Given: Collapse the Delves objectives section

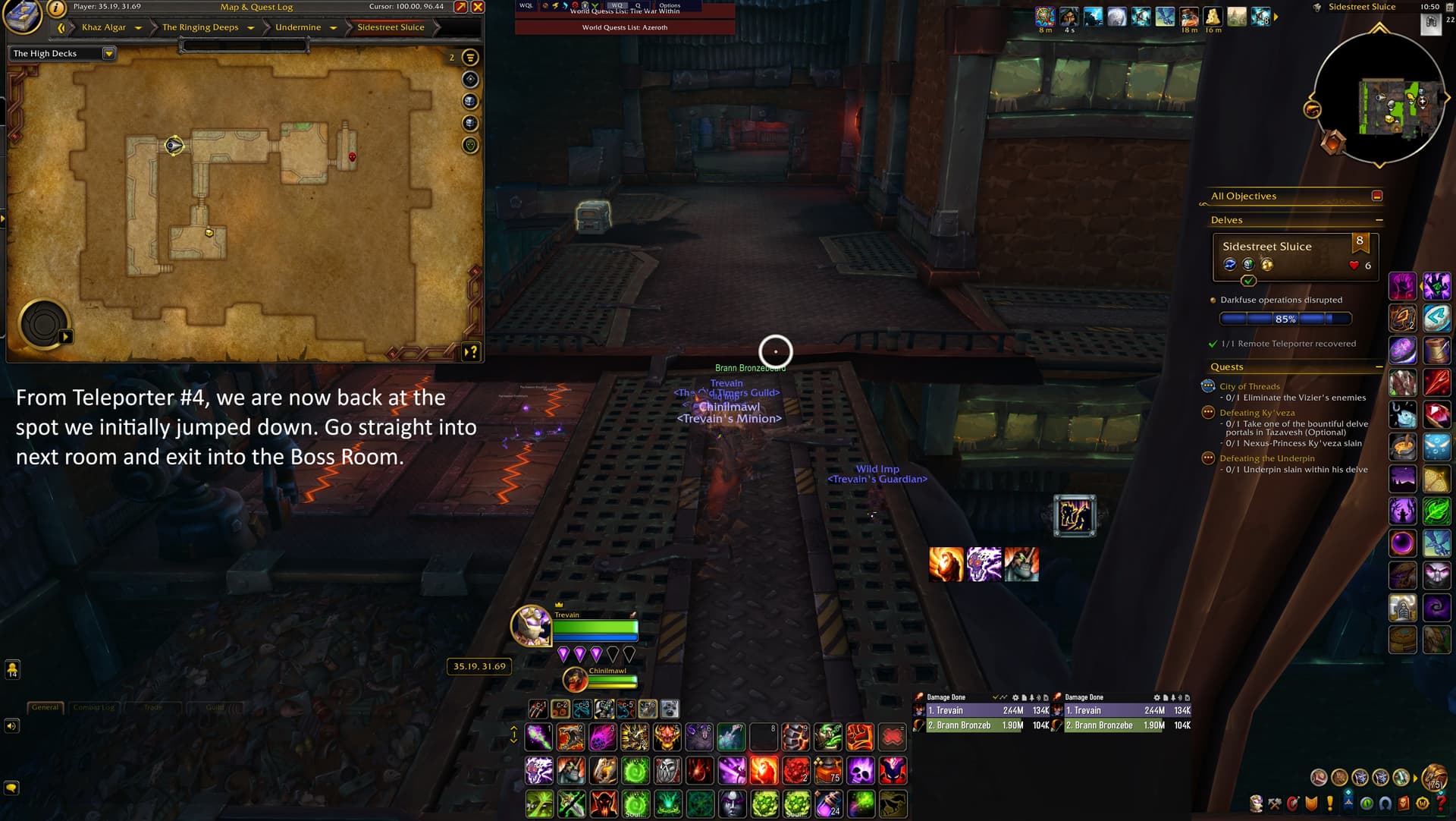Looking at the screenshot, I should [x=1379, y=220].
